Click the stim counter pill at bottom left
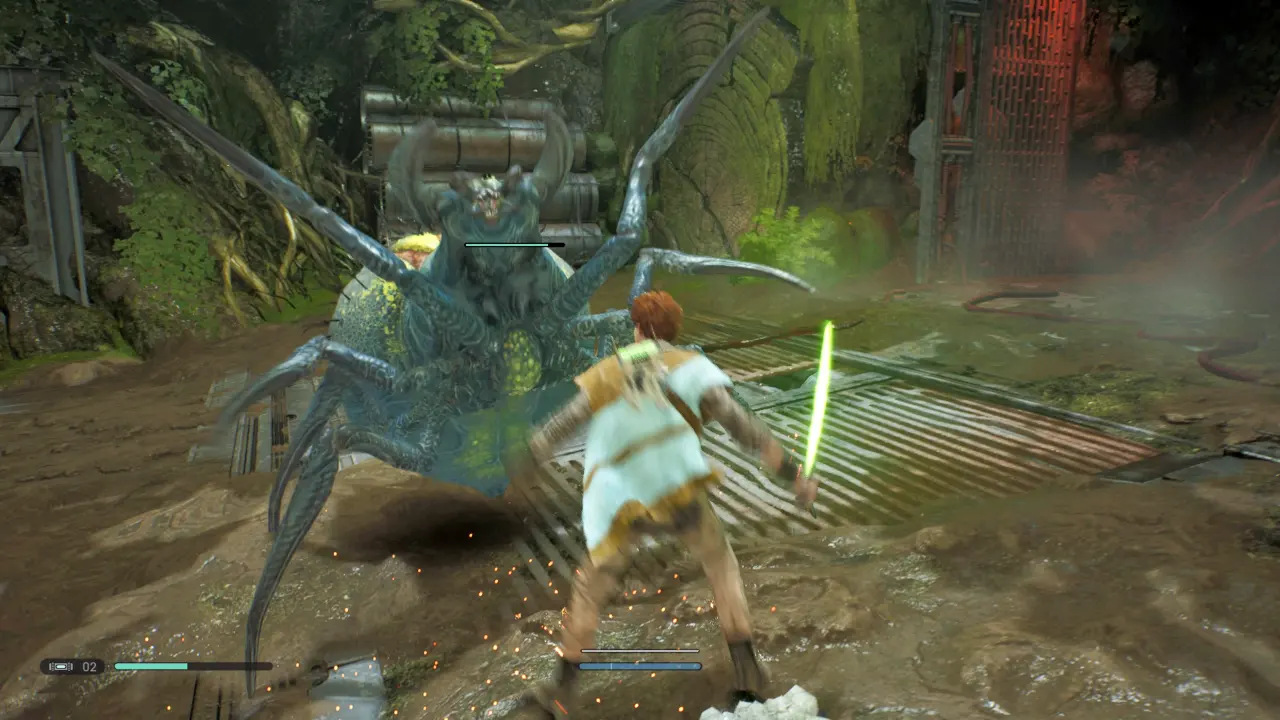 (70, 665)
